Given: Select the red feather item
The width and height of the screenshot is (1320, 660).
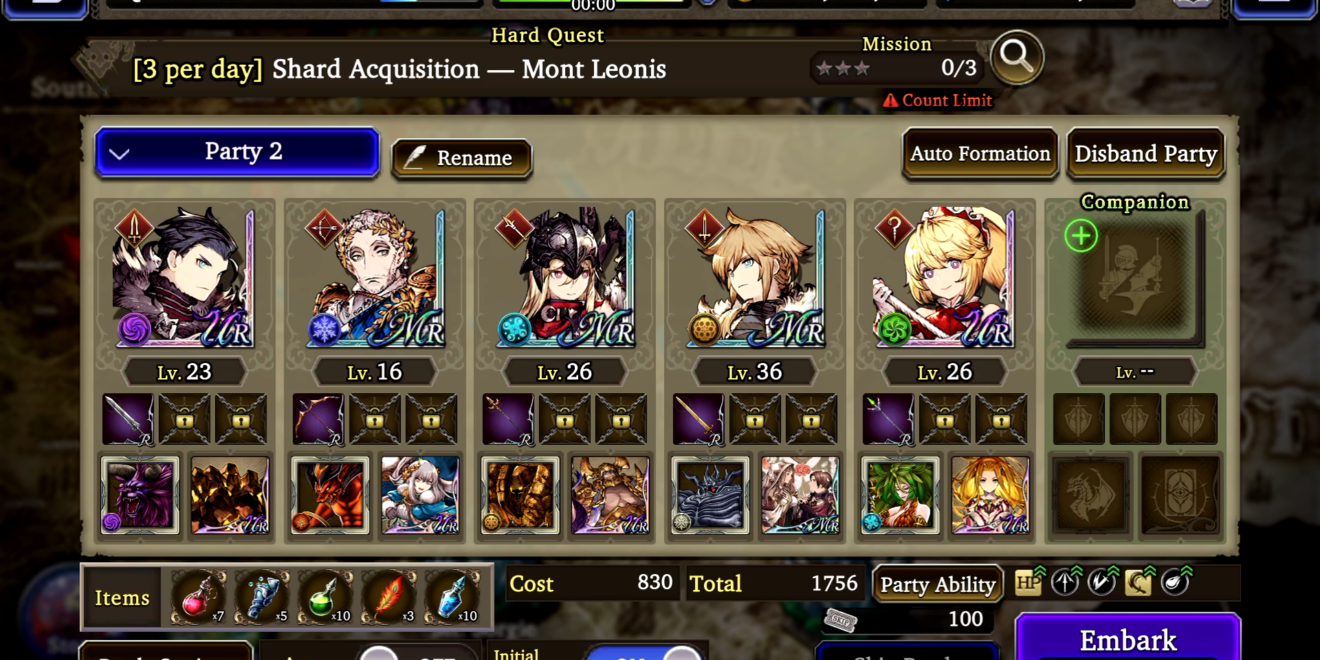Looking at the screenshot, I should 388,597.
